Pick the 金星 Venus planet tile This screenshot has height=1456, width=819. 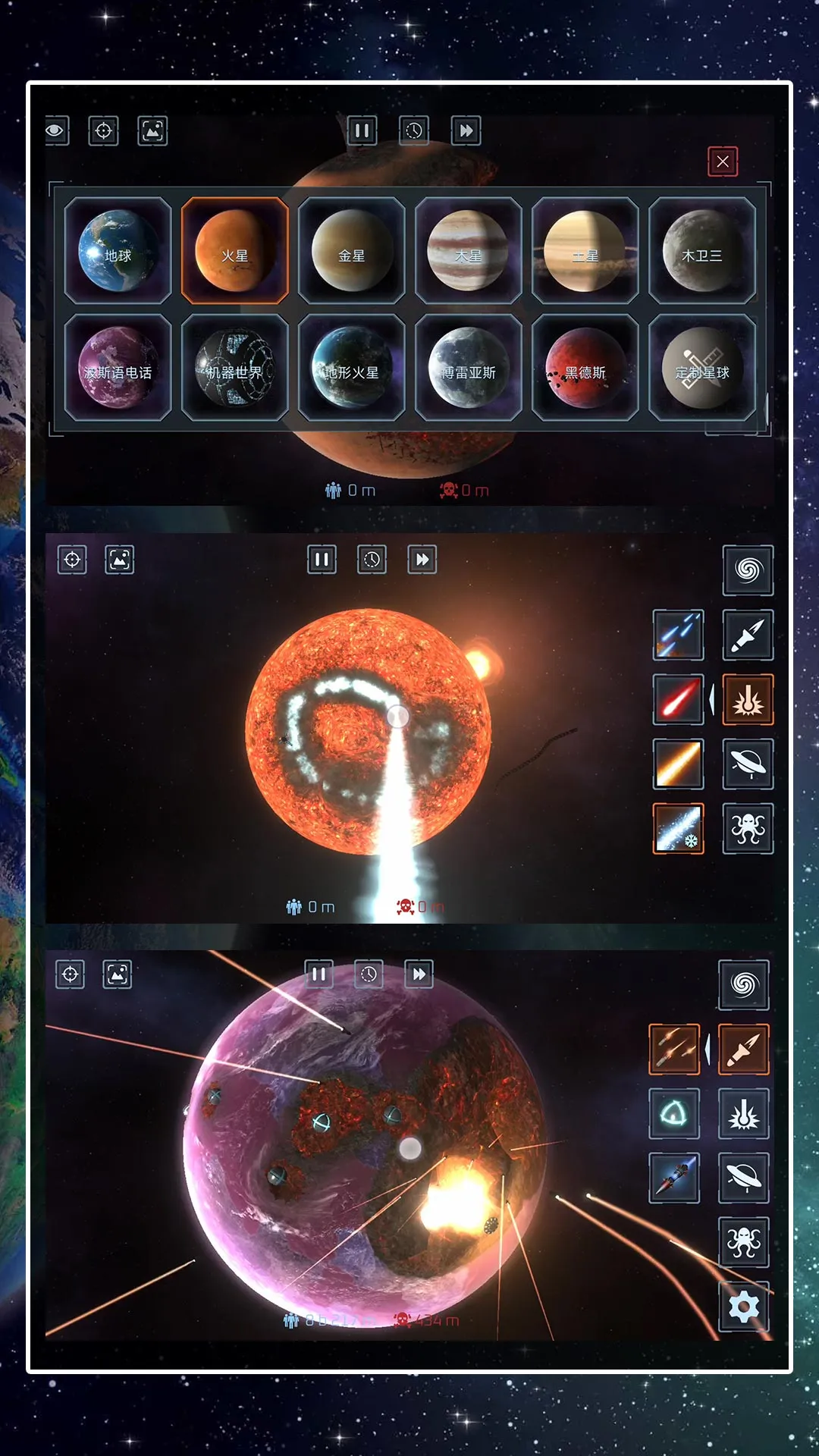[352, 251]
